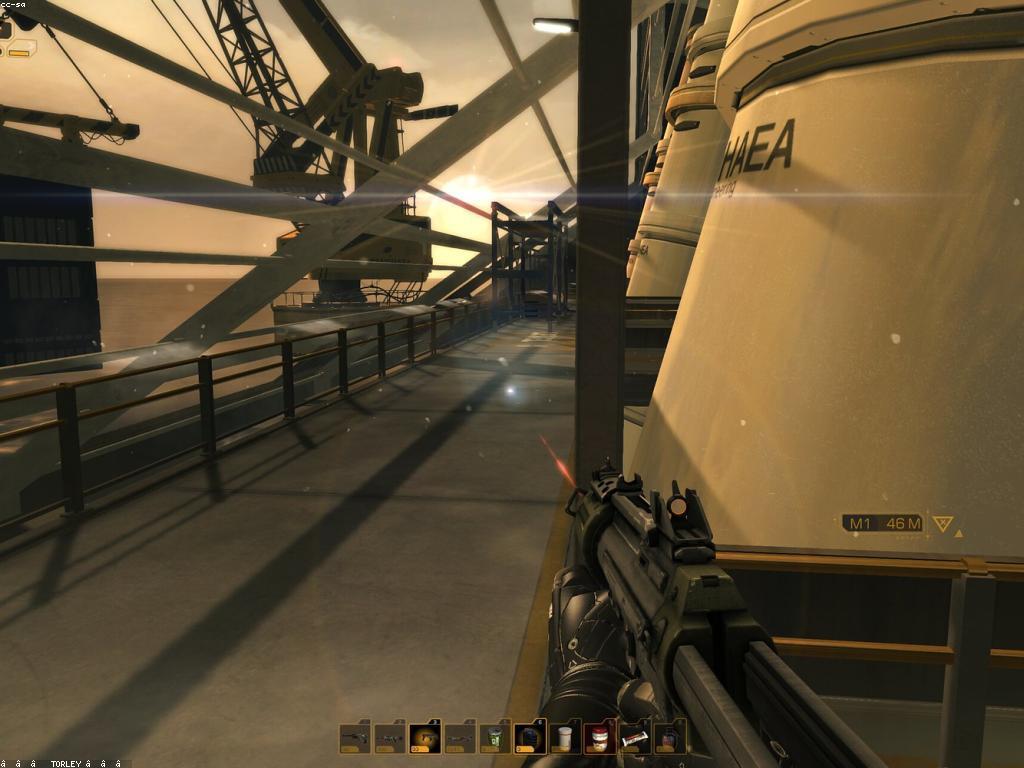Choose the red-lidded jar hotbar slot
1024x768 pixels.
(x=600, y=738)
